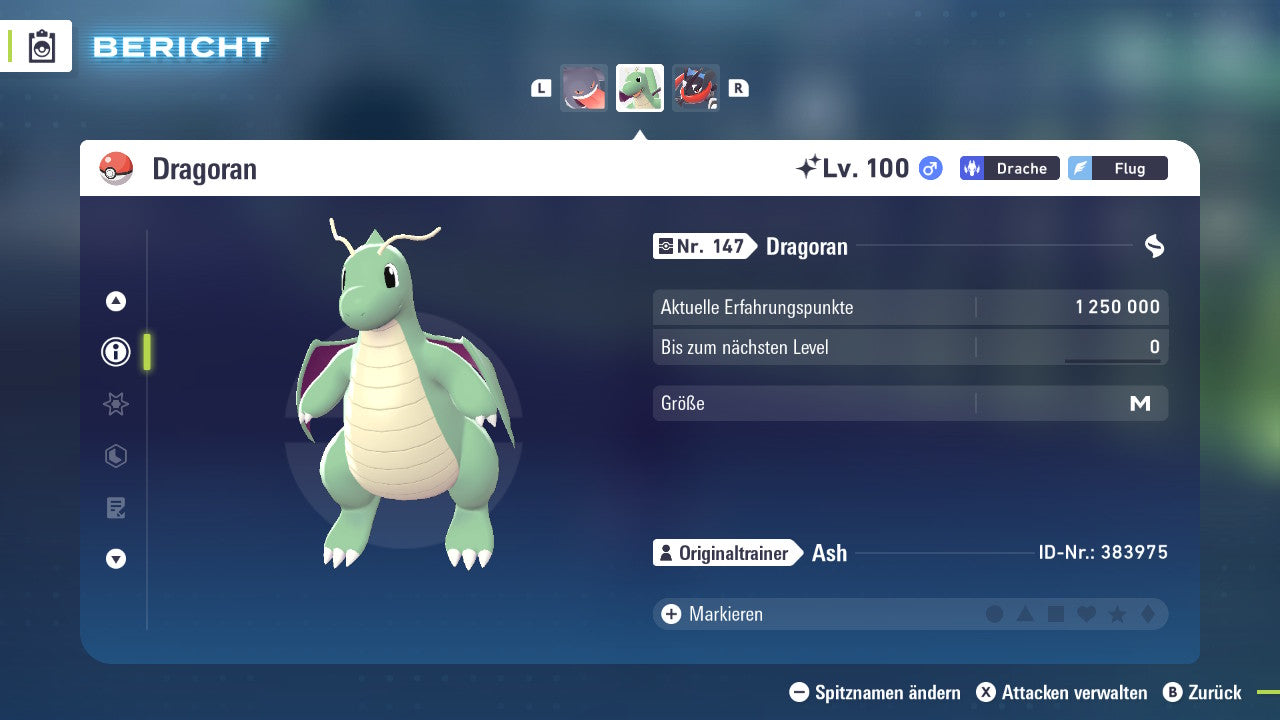Toggle the star marking symbol
This screenshot has width=1280, height=720.
point(1117,614)
